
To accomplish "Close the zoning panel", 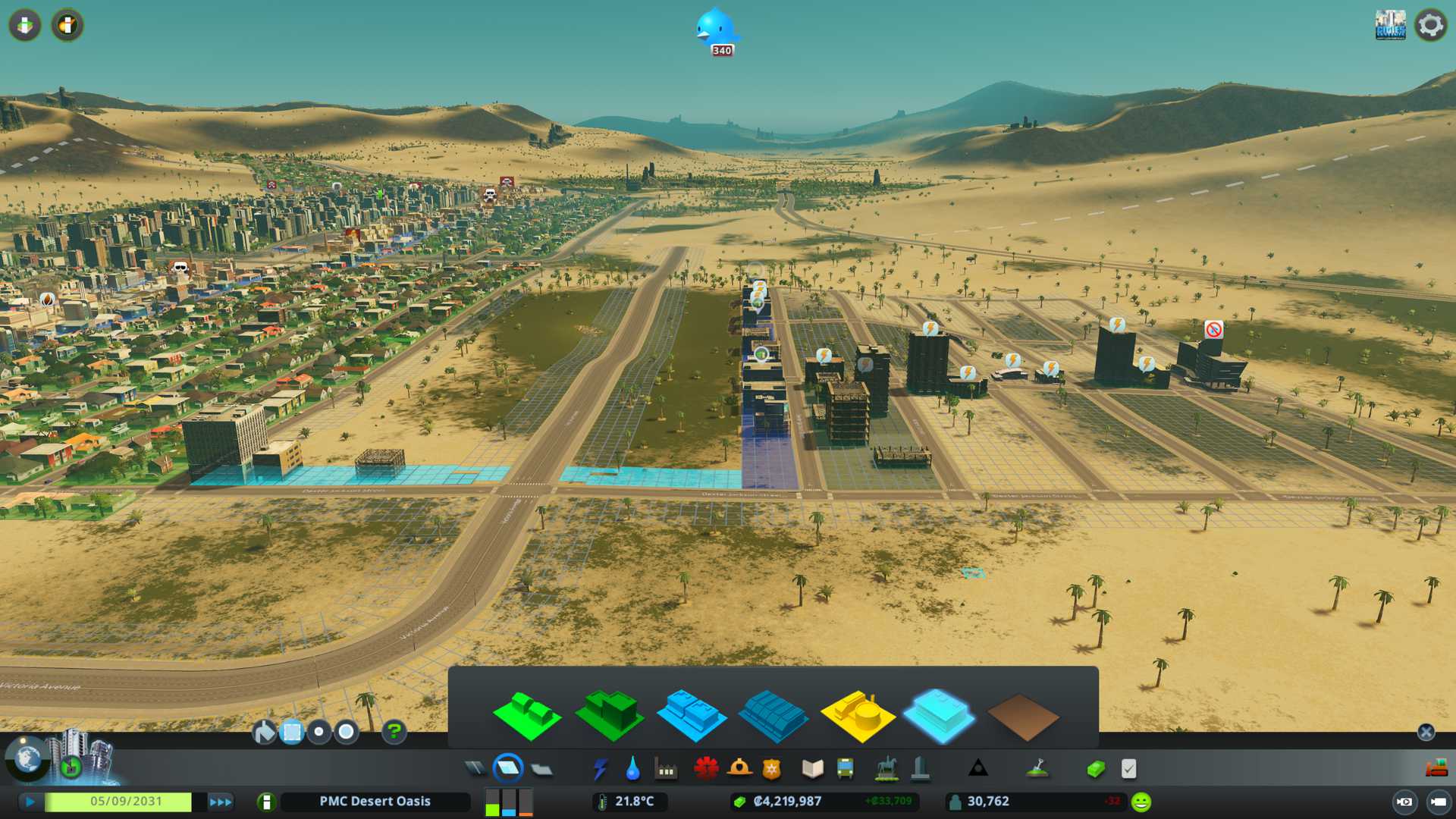I will (x=1426, y=732).
